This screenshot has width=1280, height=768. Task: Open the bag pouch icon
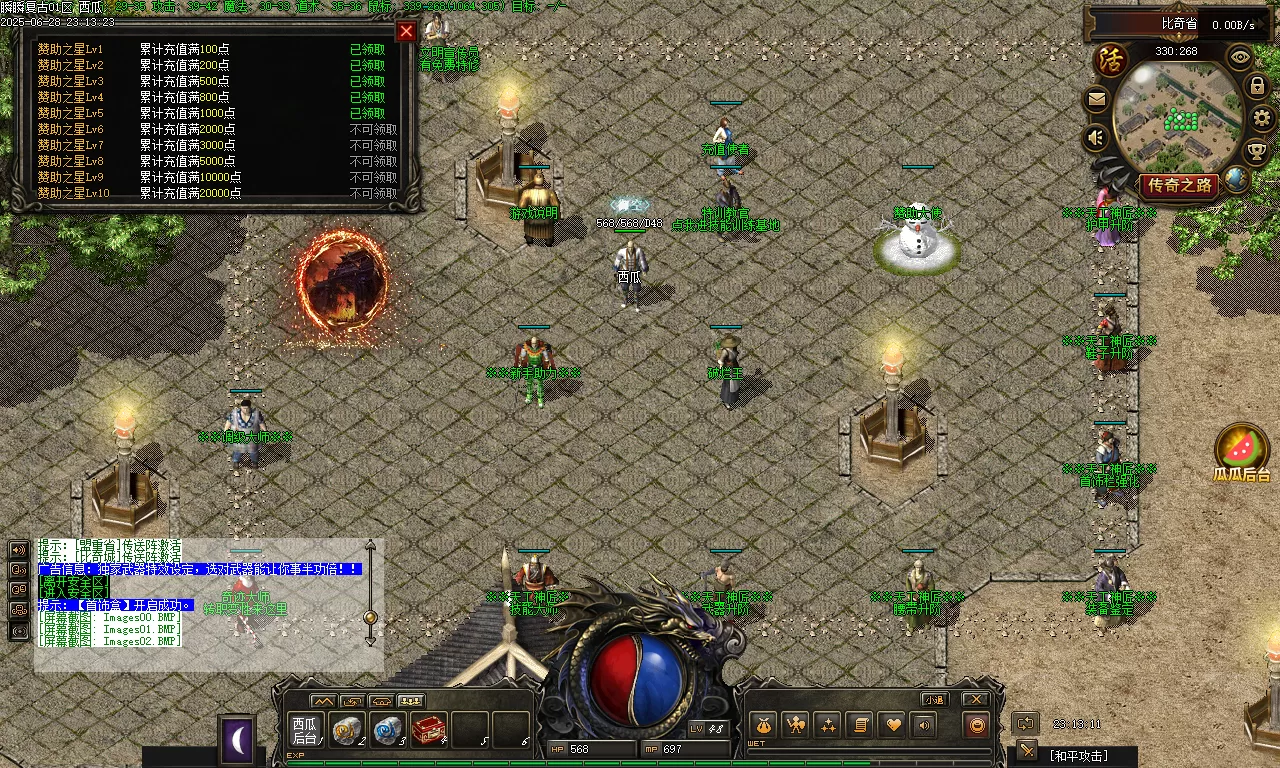(763, 726)
